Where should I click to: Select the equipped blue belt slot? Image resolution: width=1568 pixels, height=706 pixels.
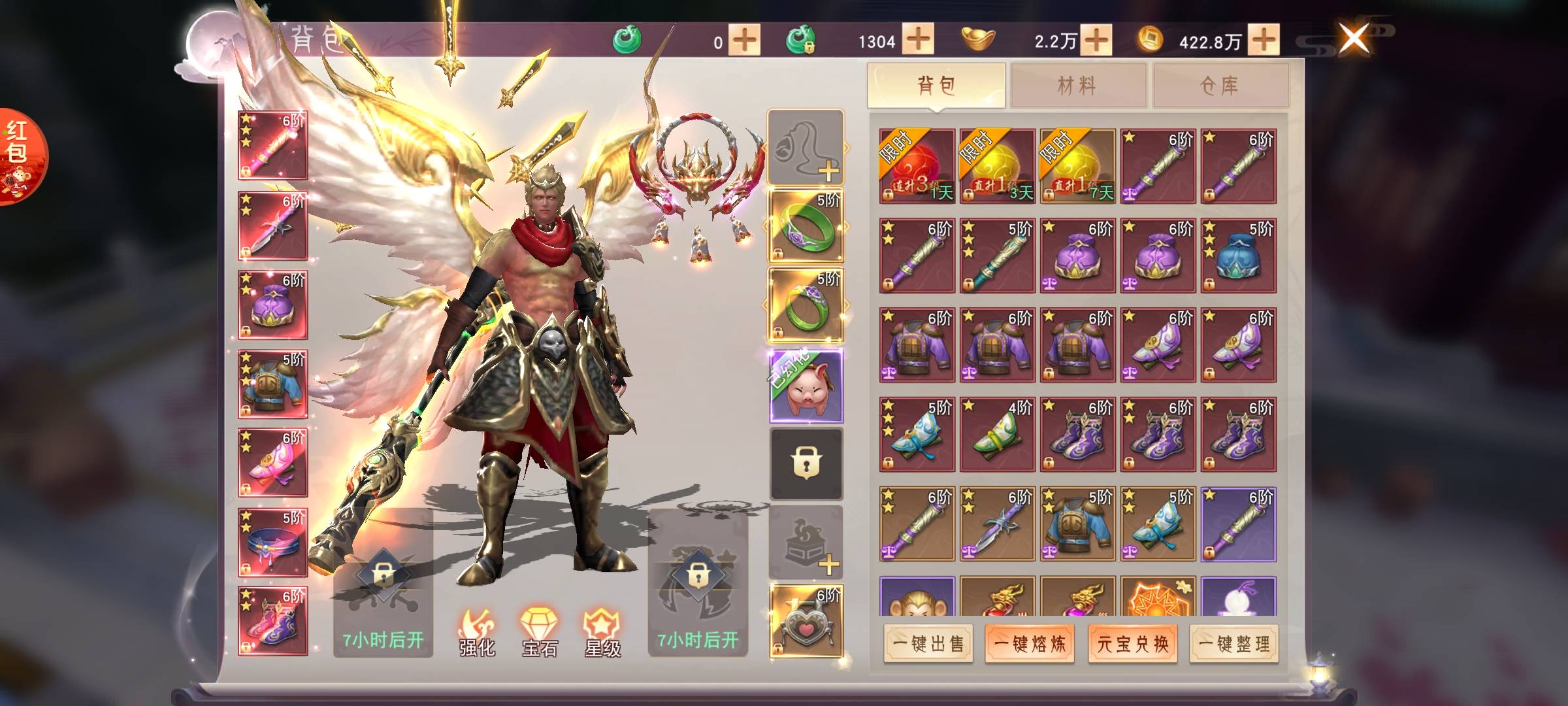pyautogui.click(x=272, y=543)
